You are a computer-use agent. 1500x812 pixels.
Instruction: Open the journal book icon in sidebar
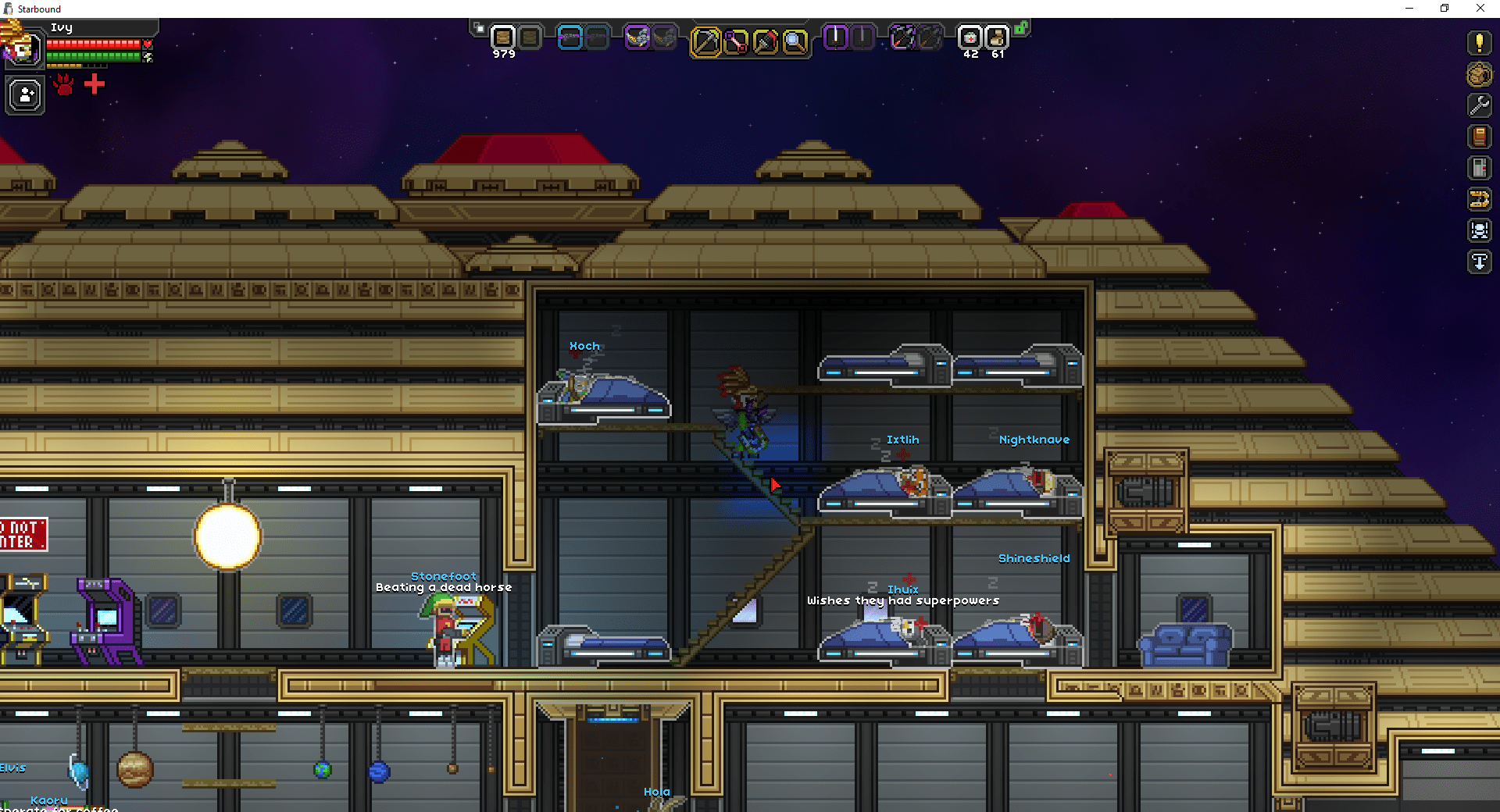[1479, 137]
